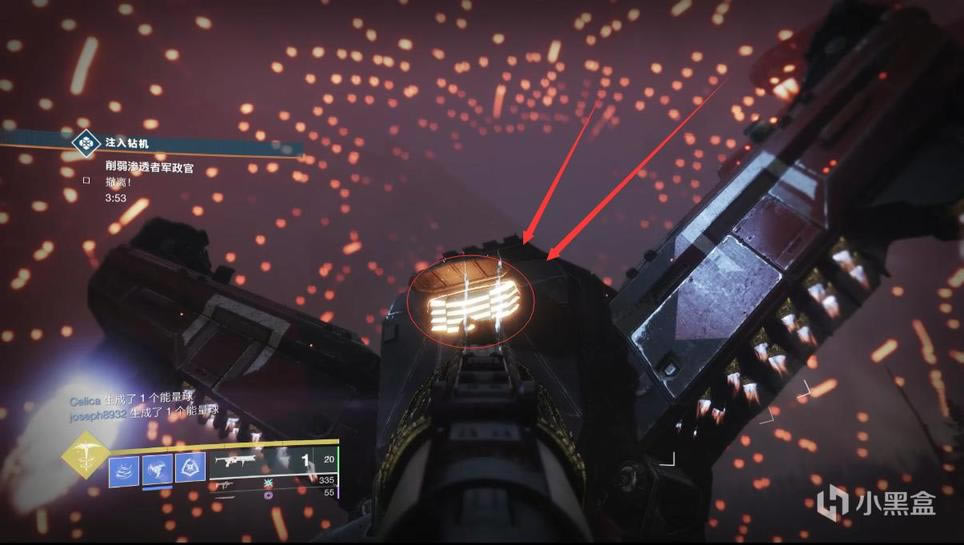Viewport: 964px width, 545px height.
Task: Use the melee ability icon
Action: pos(157,469)
